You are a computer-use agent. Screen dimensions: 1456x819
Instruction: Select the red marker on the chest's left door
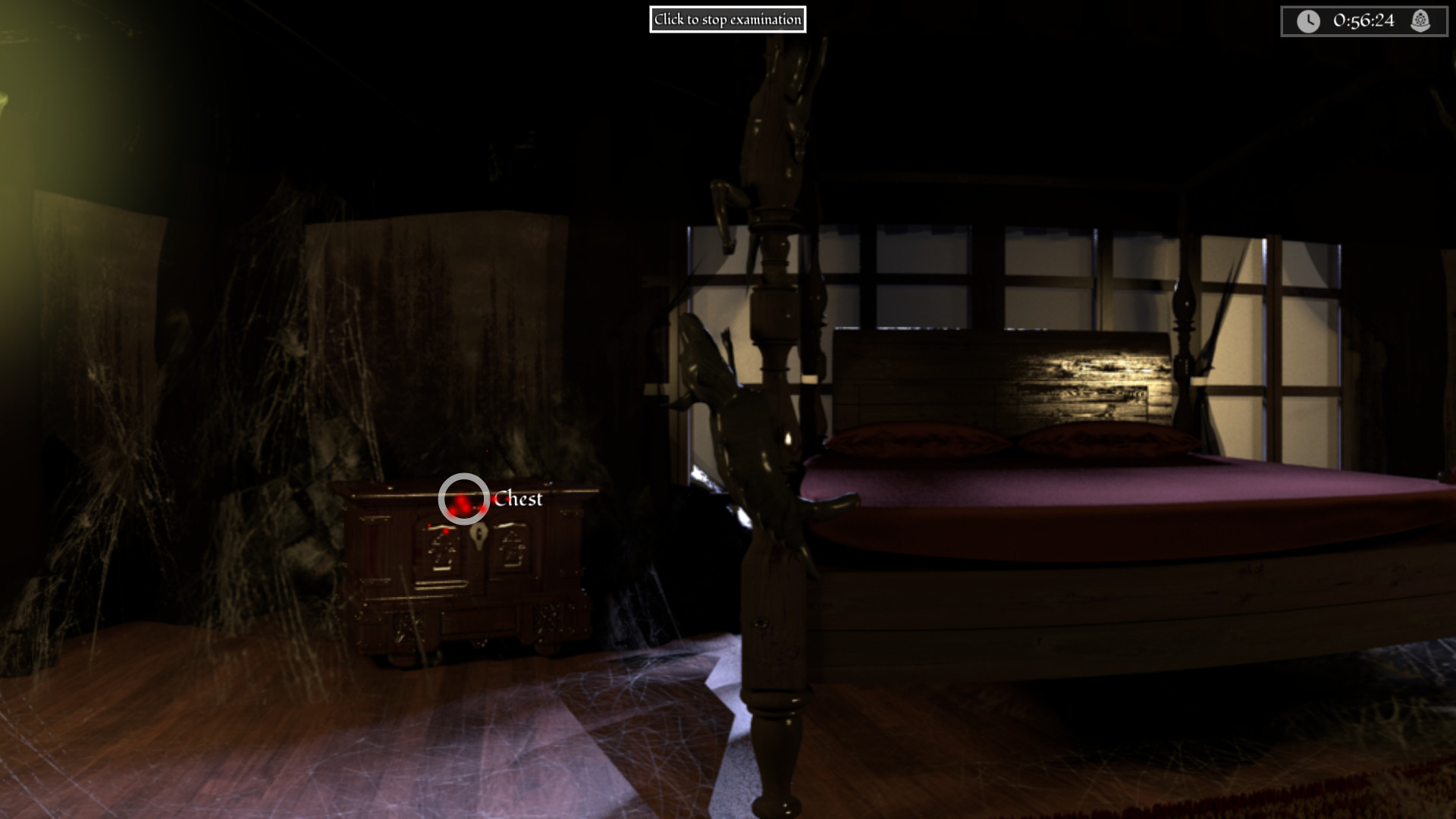click(446, 530)
